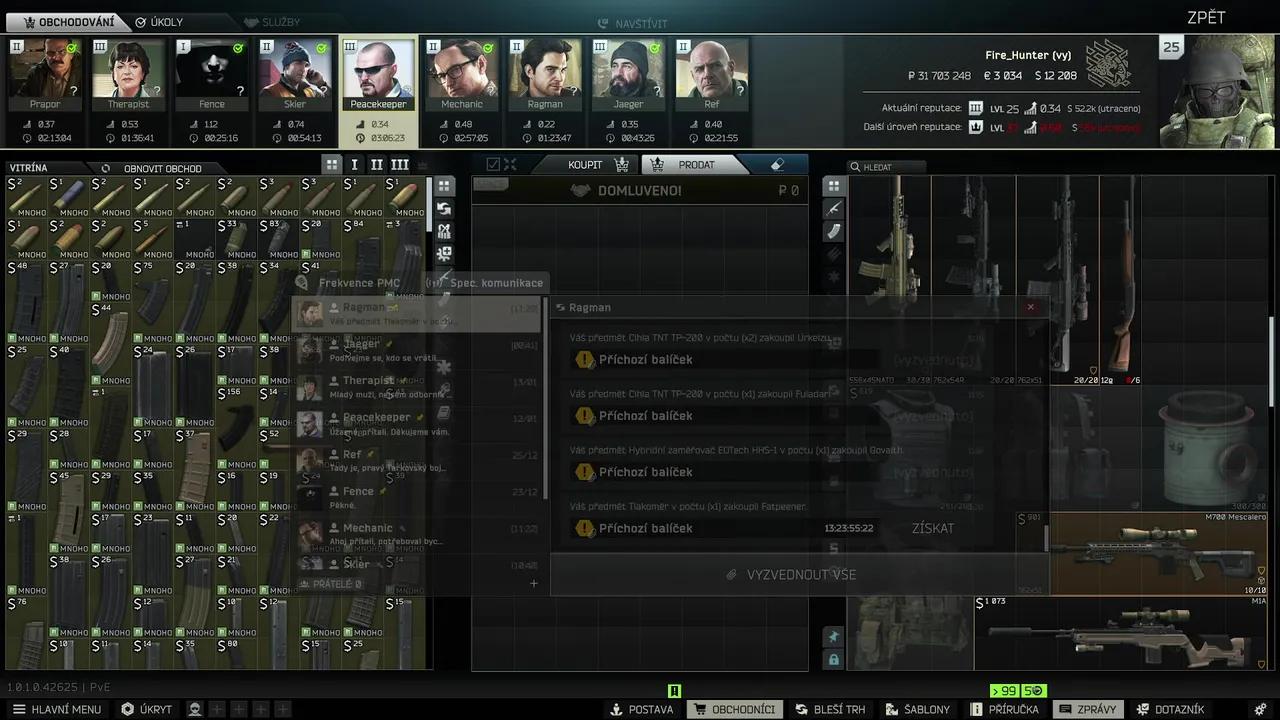This screenshot has height=720, width=1280.
Task: Open the gear settings icon at bottom right
Action: 1261,709
